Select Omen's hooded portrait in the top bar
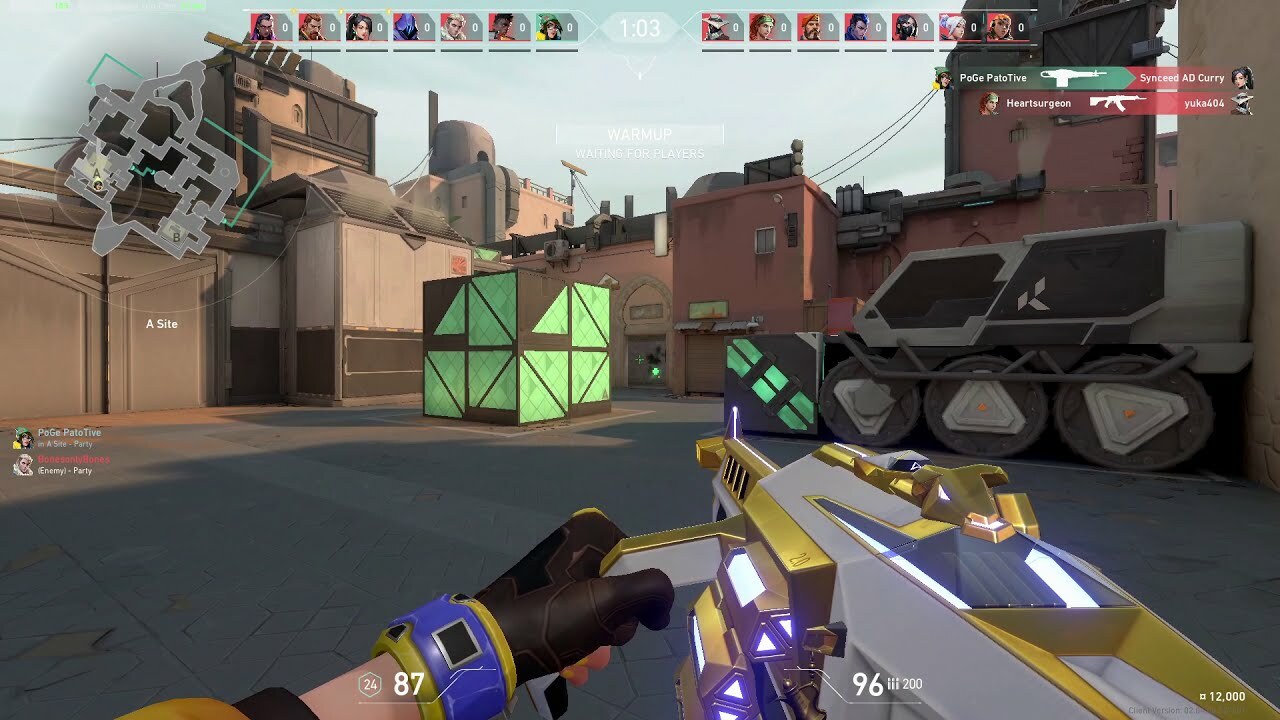 click(x=406, y=27)
